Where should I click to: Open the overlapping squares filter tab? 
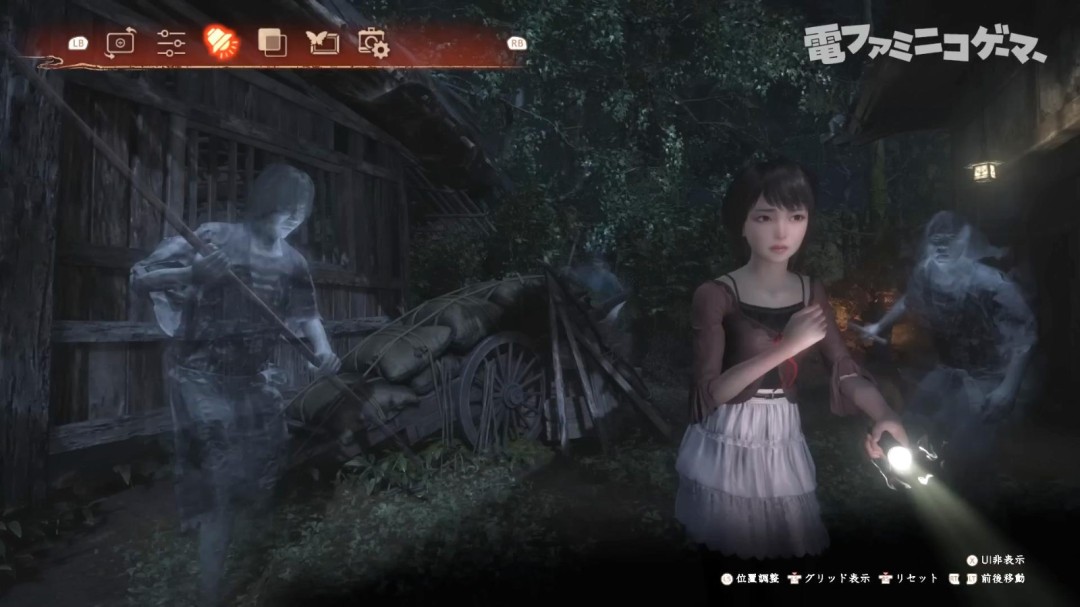272,42
